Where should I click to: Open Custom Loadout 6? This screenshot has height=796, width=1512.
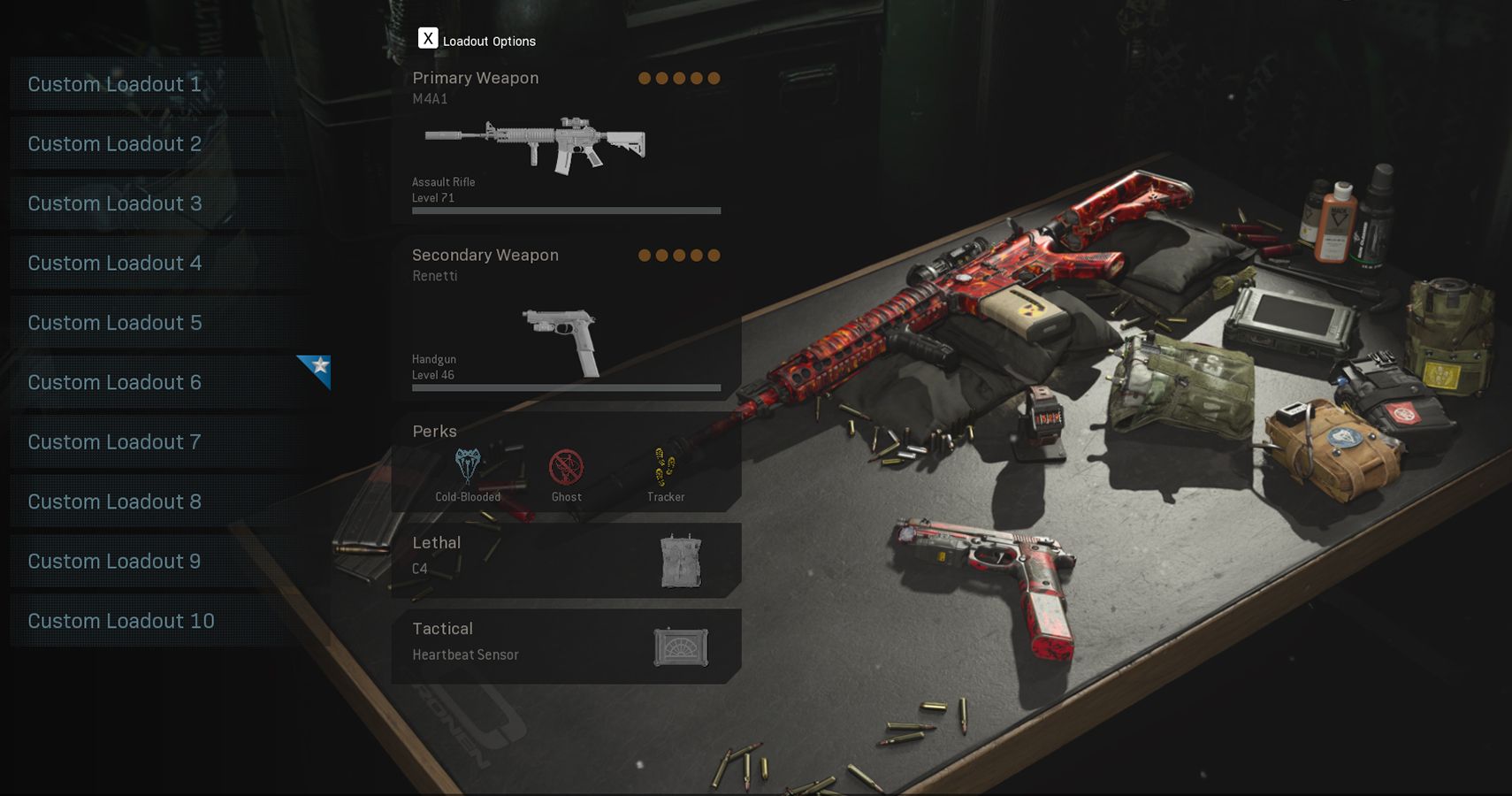click(x=115, y=382)
